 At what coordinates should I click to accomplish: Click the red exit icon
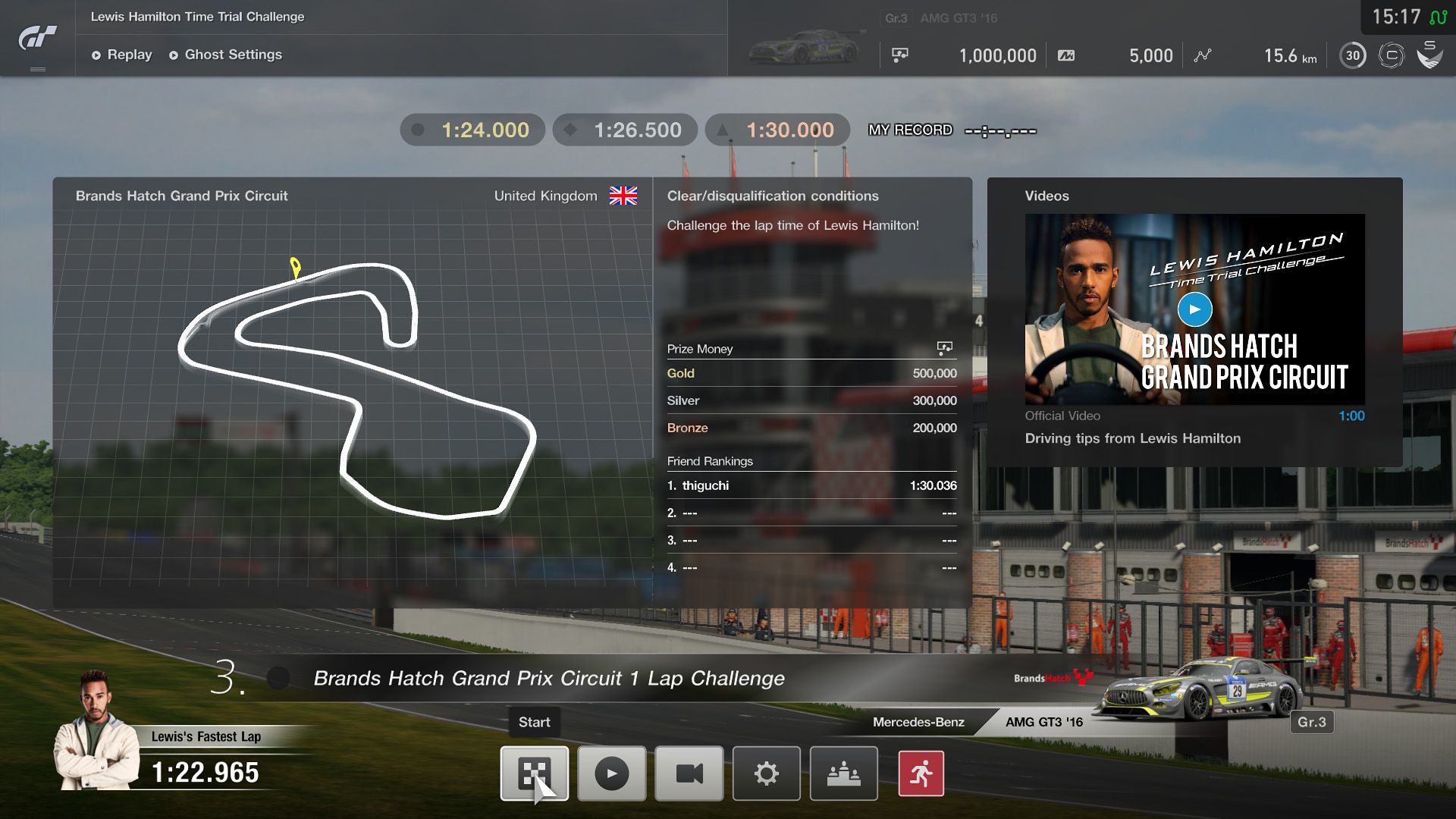pos(921,773)
